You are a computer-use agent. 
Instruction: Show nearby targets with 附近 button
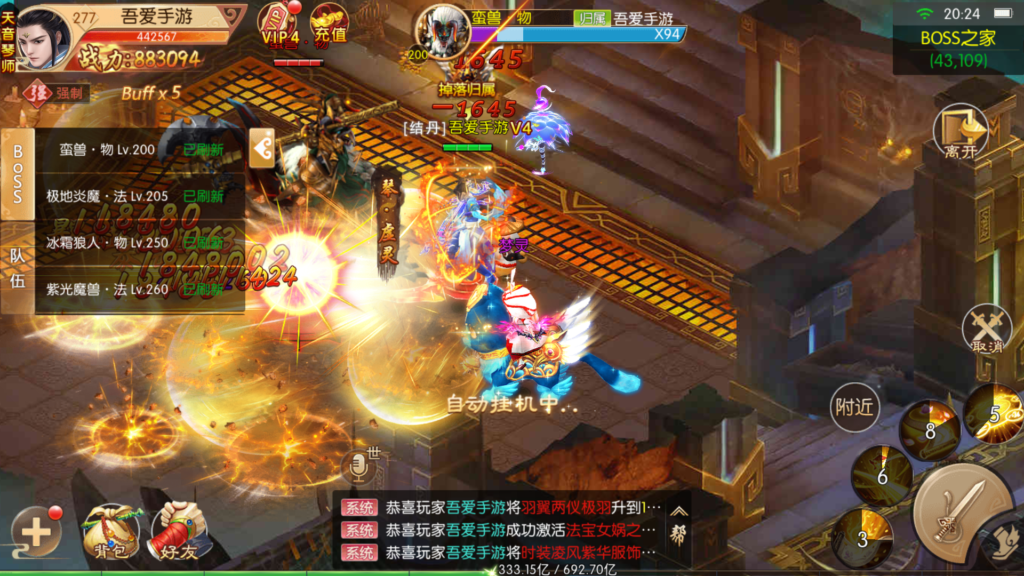coord(854,407)
